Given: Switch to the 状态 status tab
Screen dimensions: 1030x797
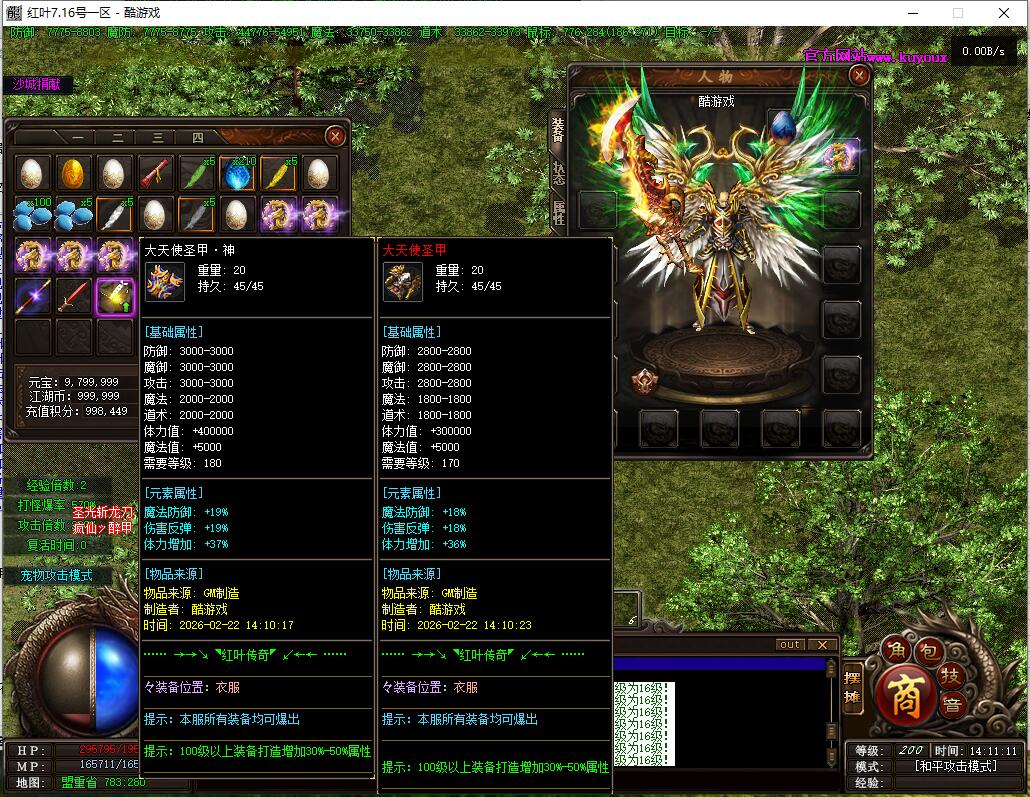Looking at the screenshot, I should (558, 172).
